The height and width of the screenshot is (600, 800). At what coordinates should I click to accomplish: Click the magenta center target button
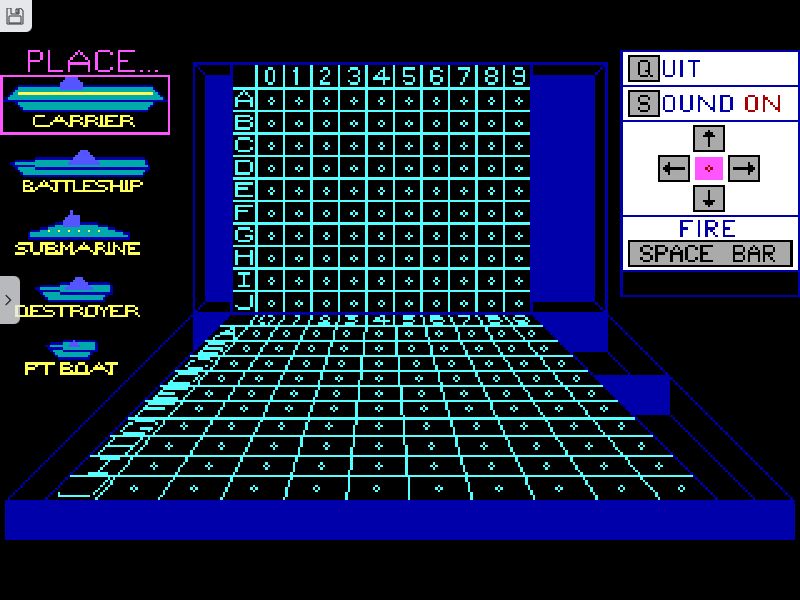708,168
